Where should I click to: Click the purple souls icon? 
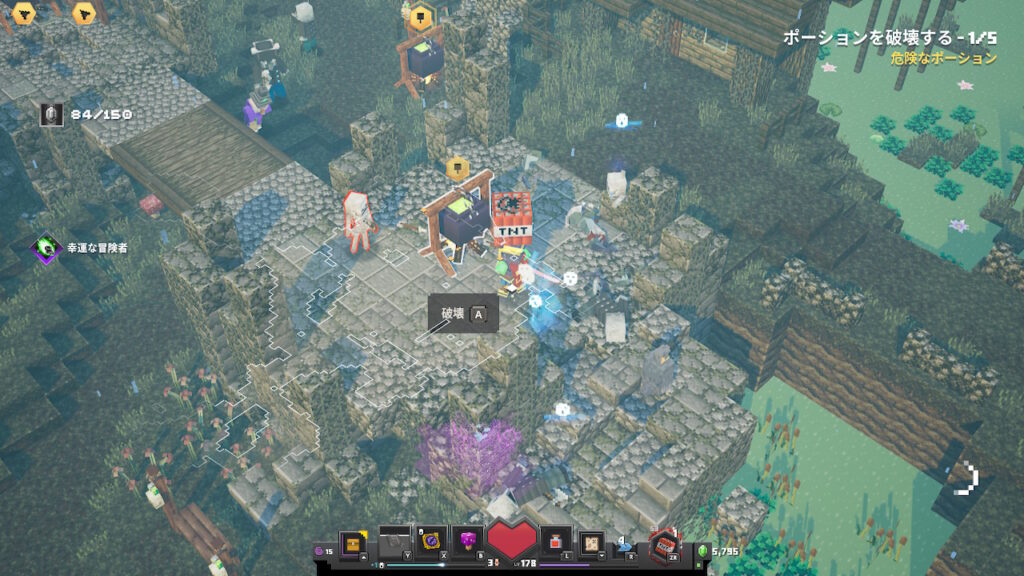click(320, 550)
